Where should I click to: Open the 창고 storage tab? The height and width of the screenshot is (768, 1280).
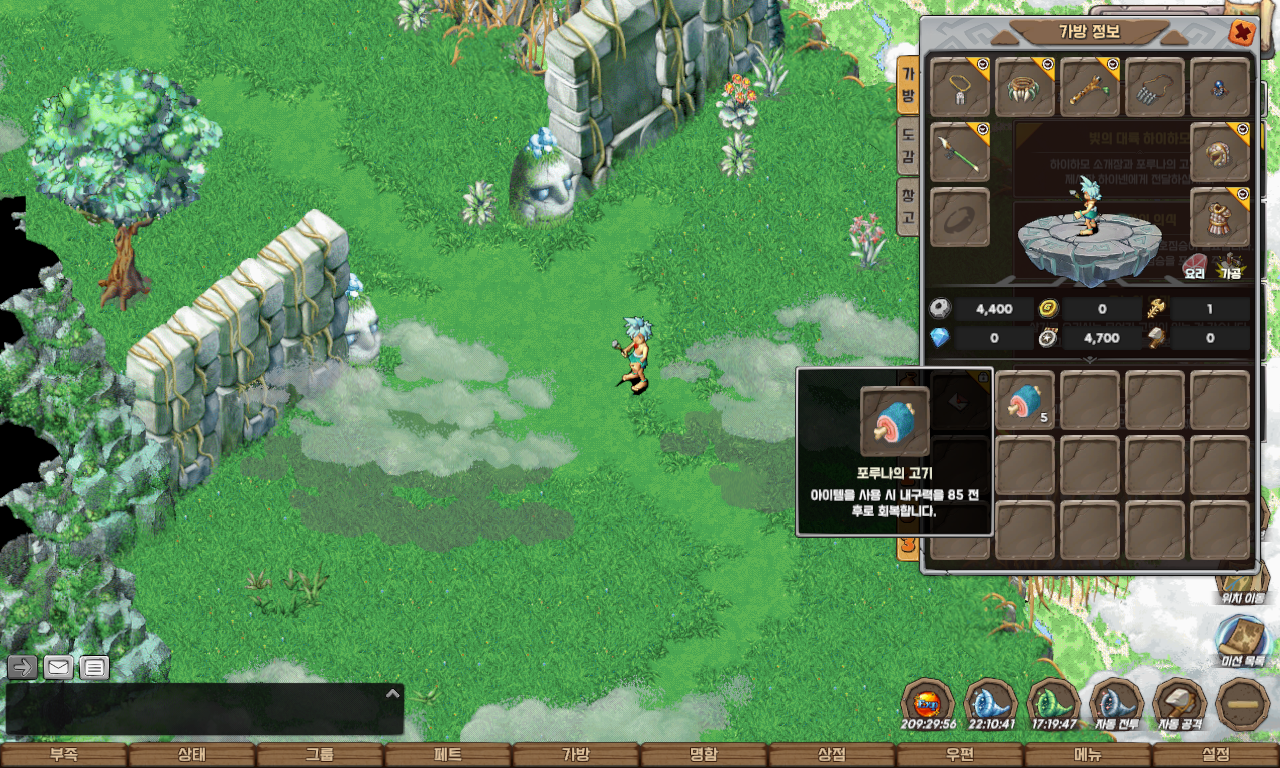(907, 207)
